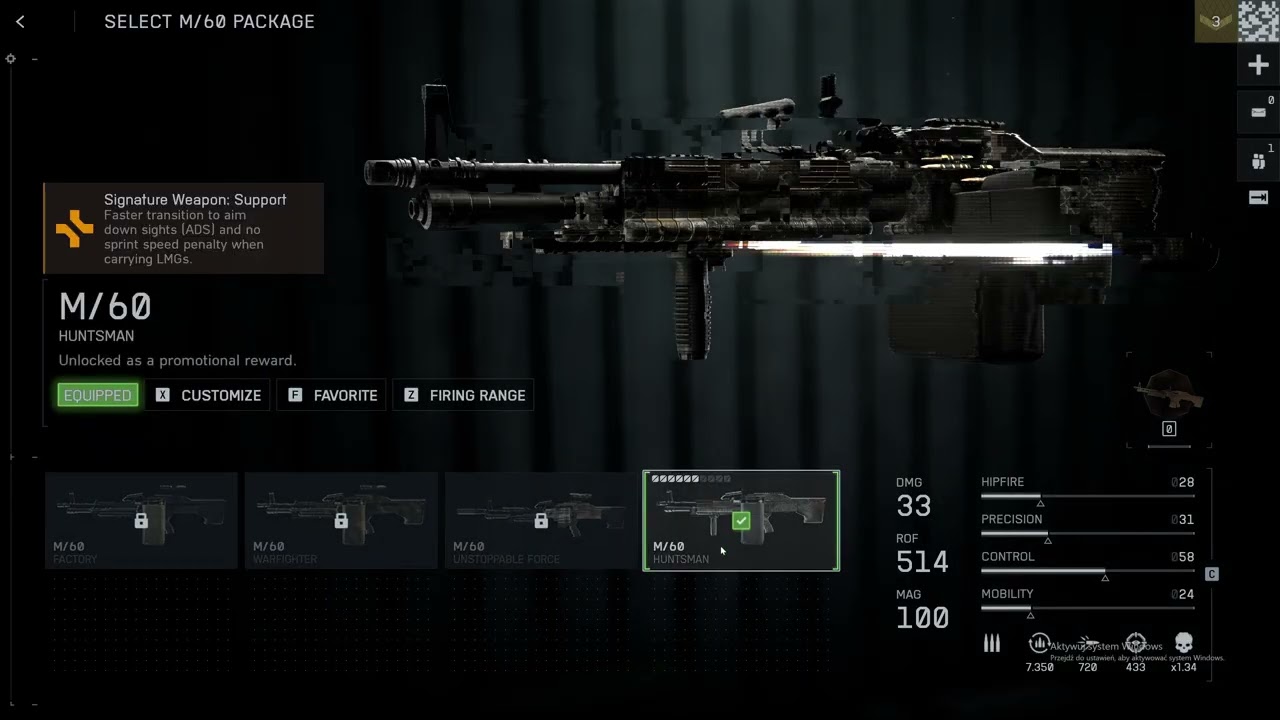
Task: Select the equipped M/60 Huntsman package tile
Action: tap(741, 520)
